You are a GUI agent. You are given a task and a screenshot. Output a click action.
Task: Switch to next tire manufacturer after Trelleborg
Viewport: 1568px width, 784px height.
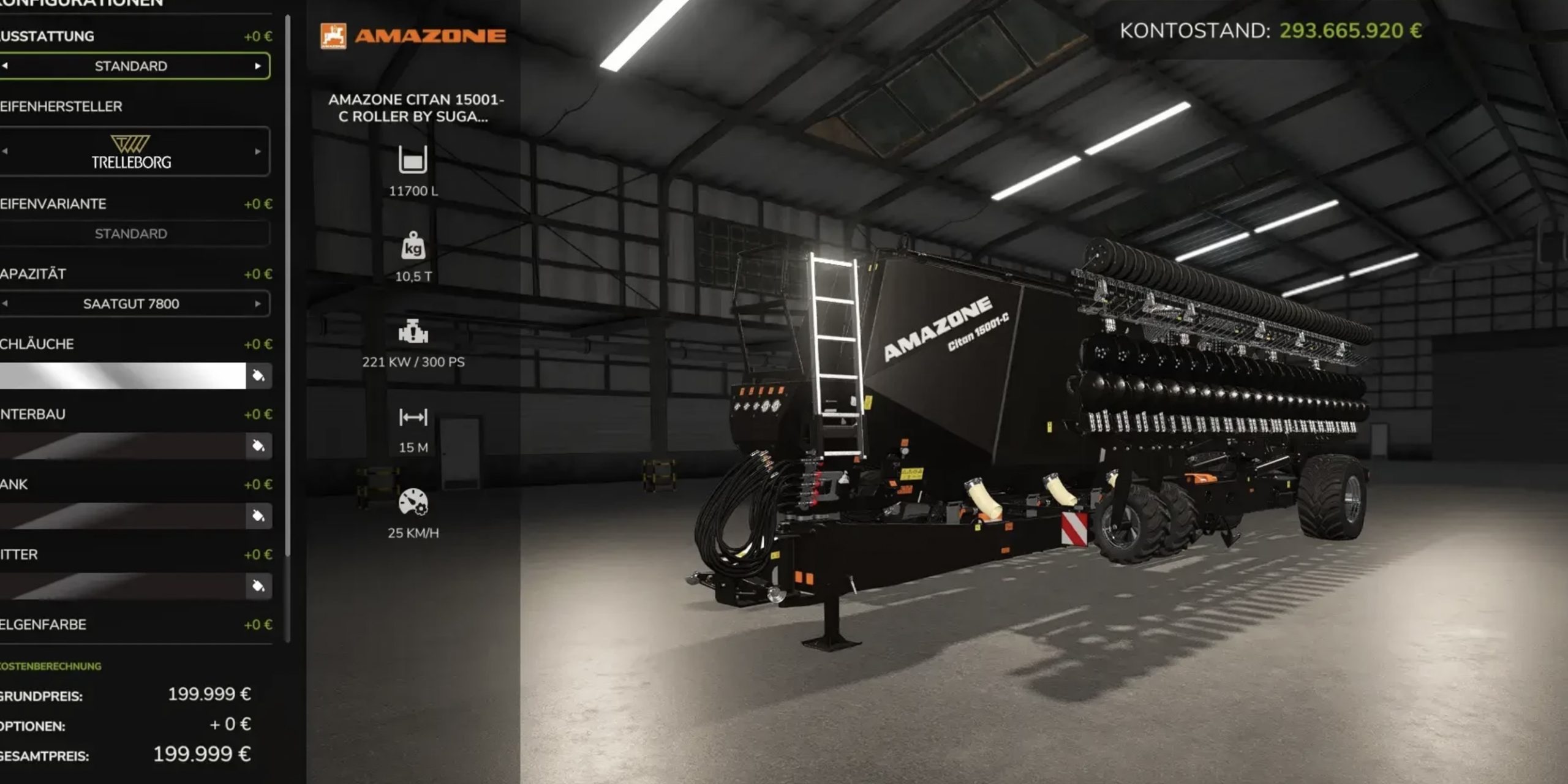258,151
